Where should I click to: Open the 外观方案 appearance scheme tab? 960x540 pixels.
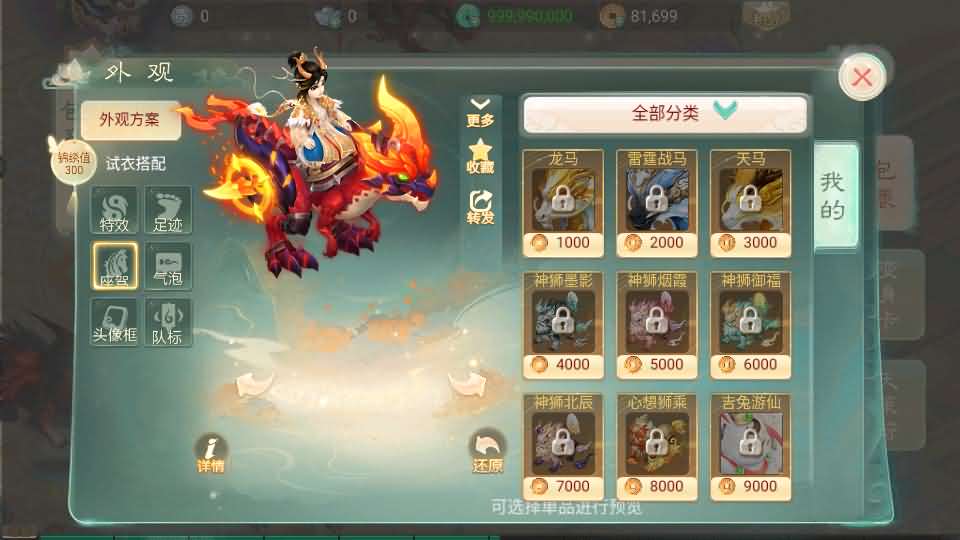click(x=131, y=120)
